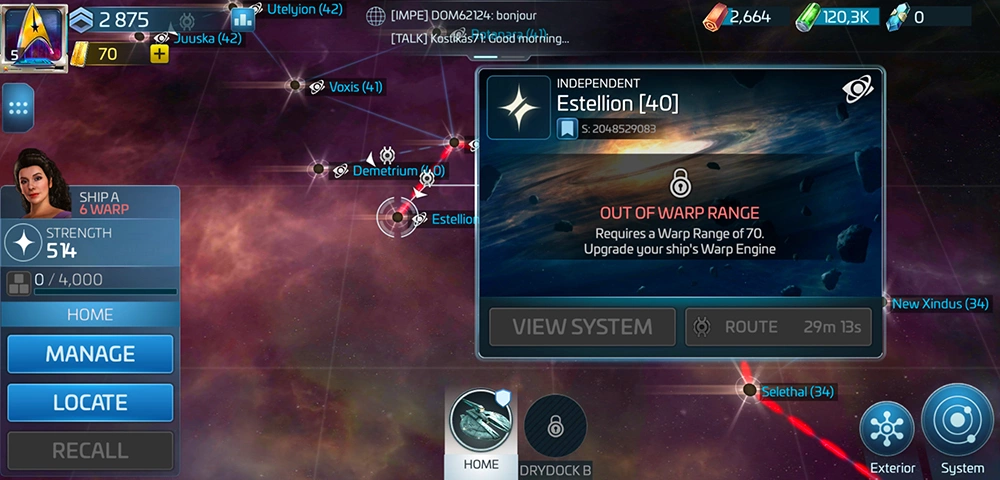Select the HOME ship slot
Screen dimensions: 1000x480
click(x=481, y=422)
